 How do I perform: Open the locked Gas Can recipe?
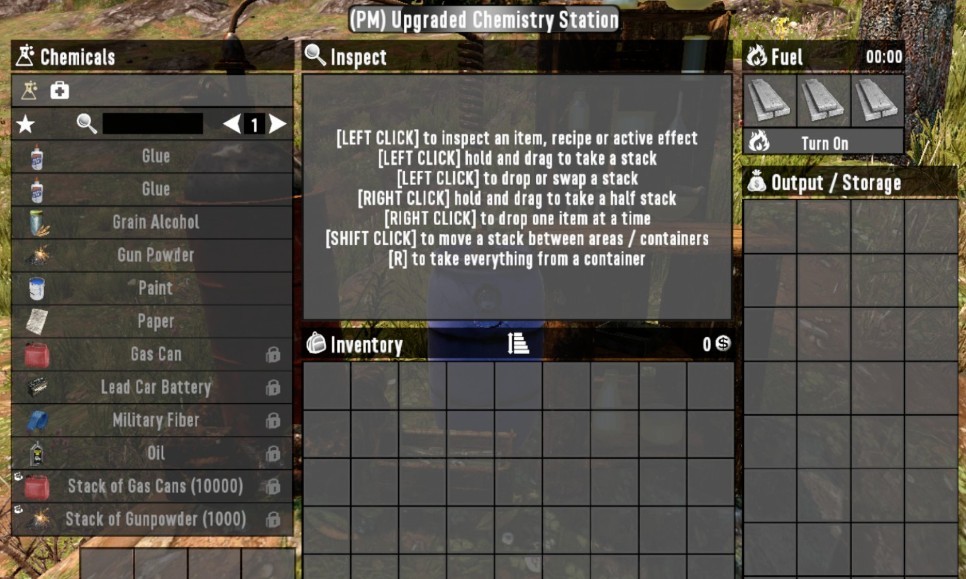point(155,354)
